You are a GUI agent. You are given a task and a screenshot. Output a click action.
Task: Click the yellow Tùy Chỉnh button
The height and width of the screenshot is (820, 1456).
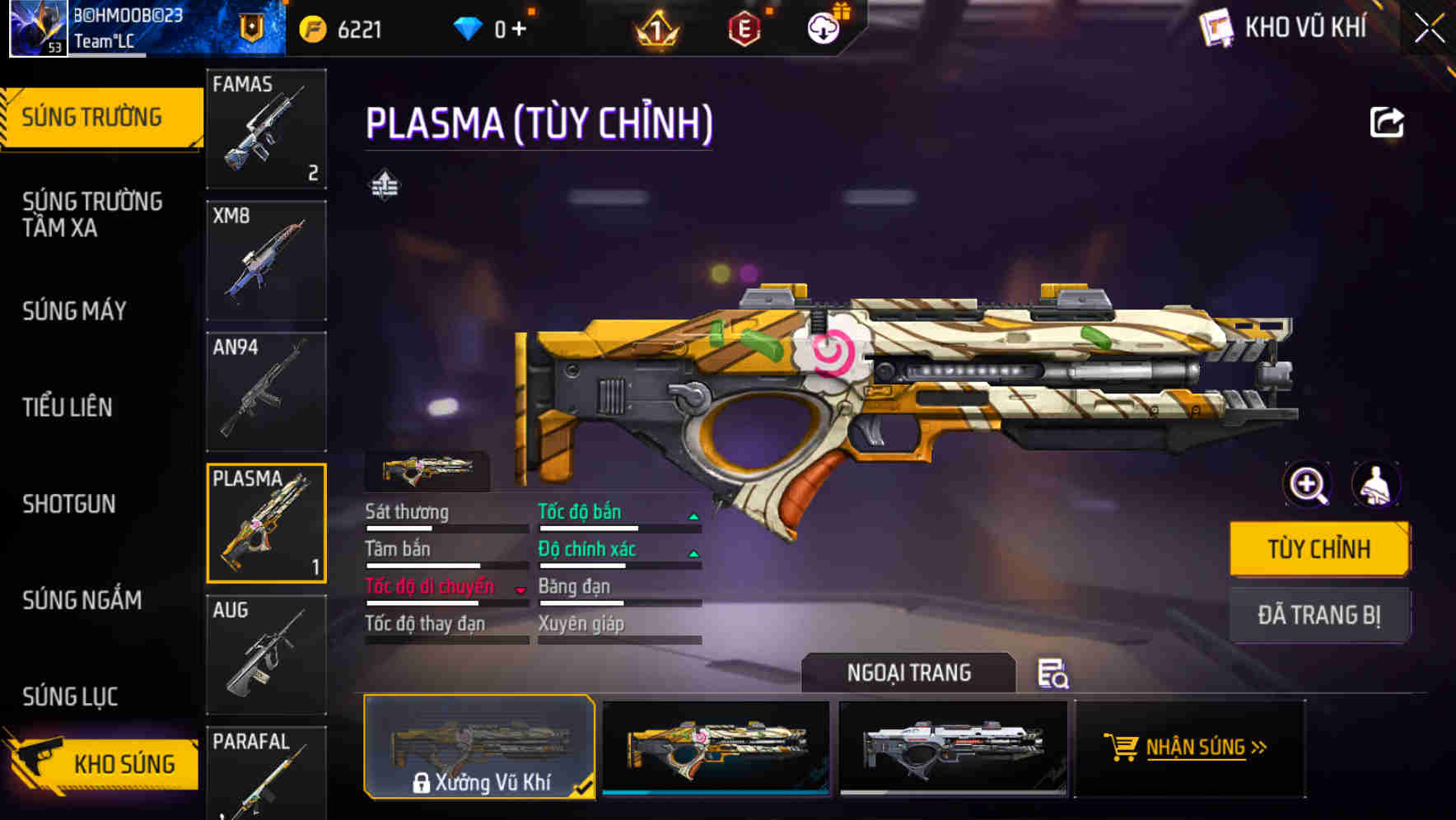click(1318, 549)
